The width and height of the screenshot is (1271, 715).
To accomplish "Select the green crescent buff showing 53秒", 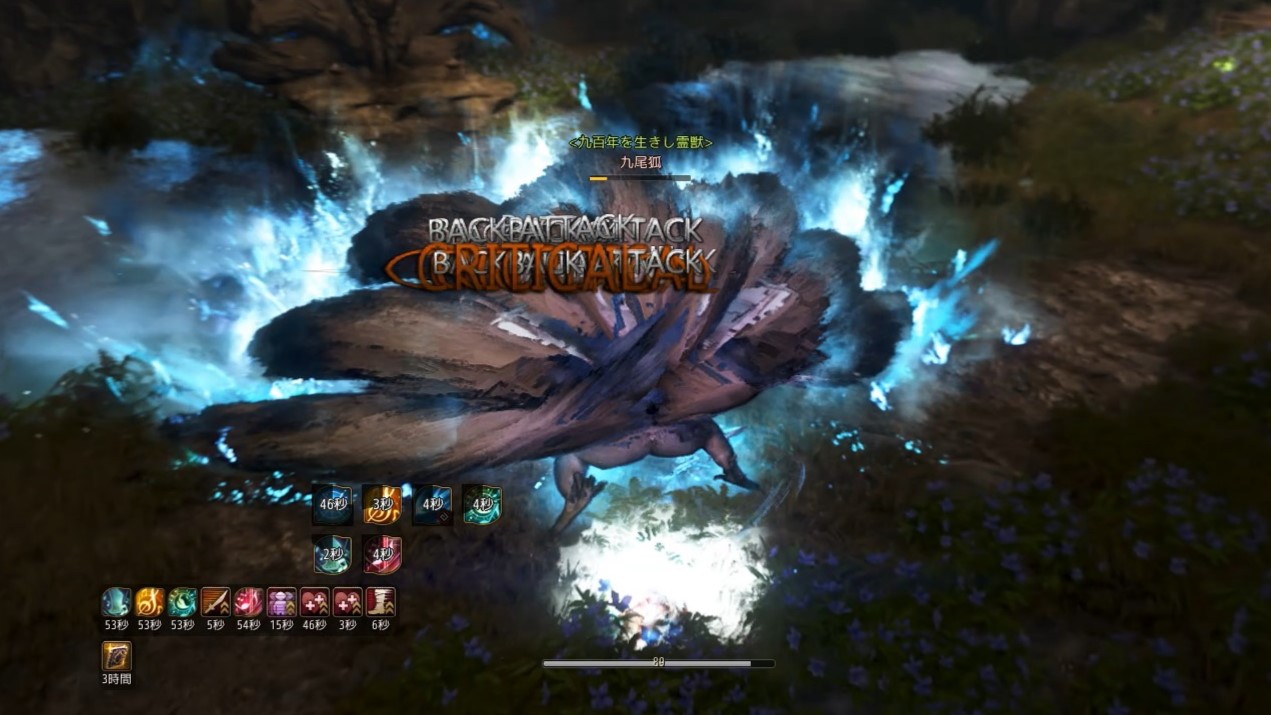I will tap(182, 602).
